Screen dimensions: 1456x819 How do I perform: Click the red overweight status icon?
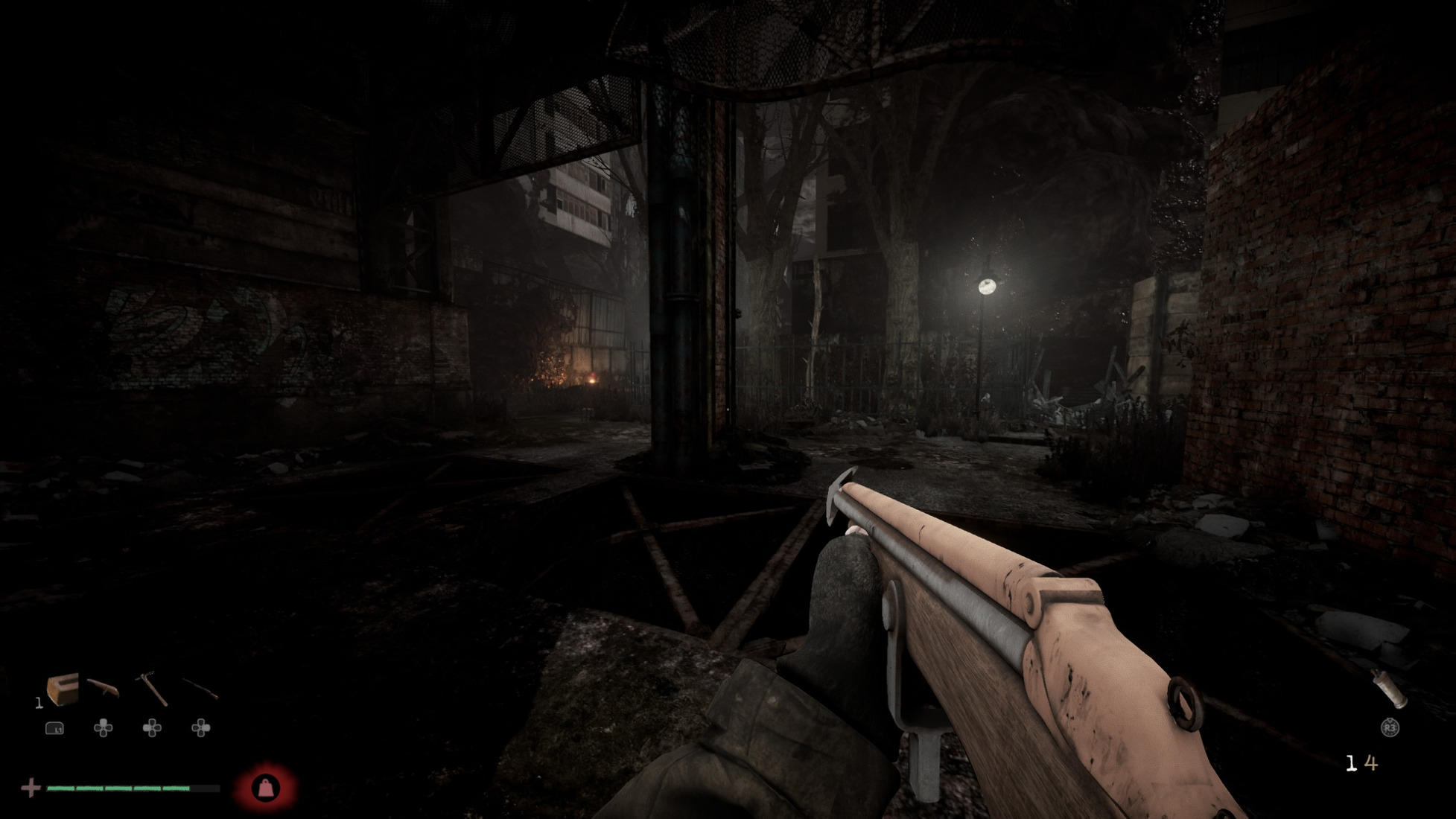(266, 788)
